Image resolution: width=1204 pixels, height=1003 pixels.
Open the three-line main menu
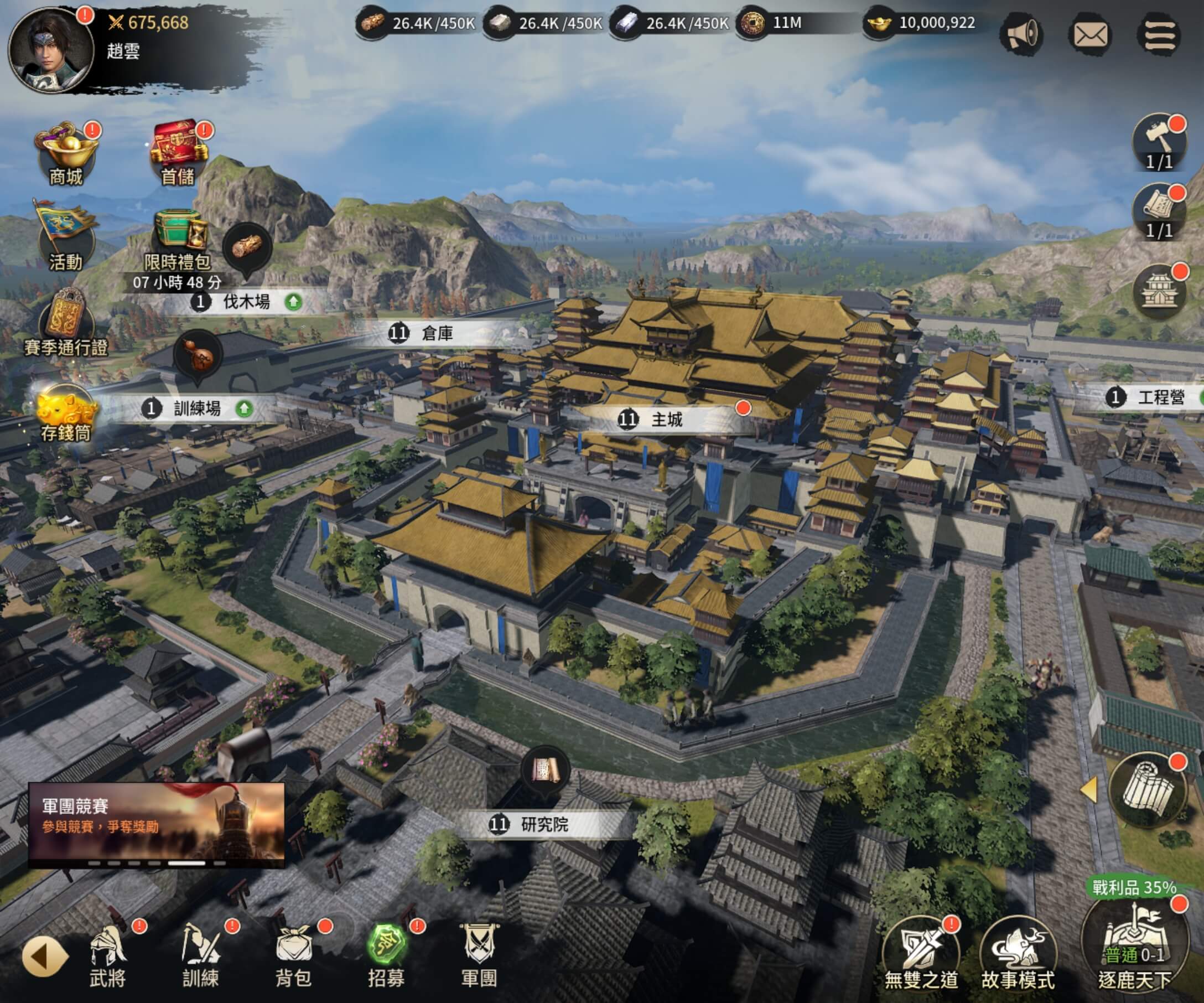(x=1159, y=35)
